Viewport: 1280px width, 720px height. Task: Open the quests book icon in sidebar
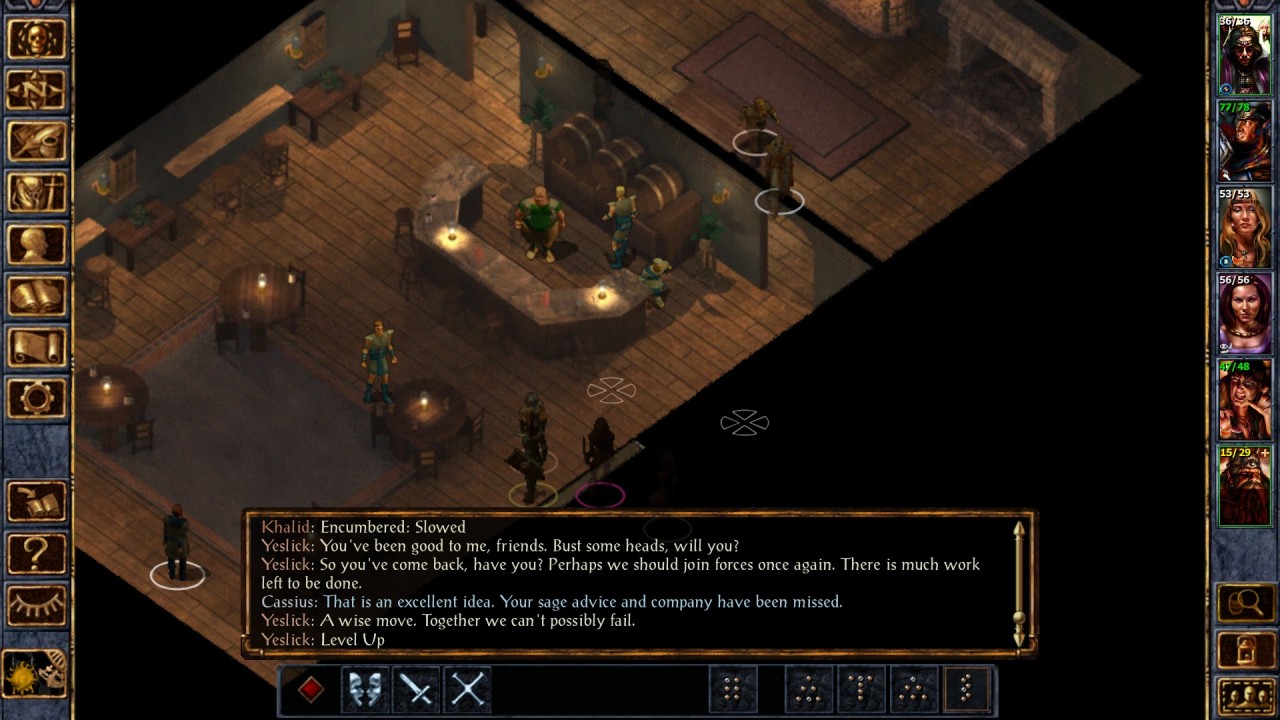click(x=38, y=501)
